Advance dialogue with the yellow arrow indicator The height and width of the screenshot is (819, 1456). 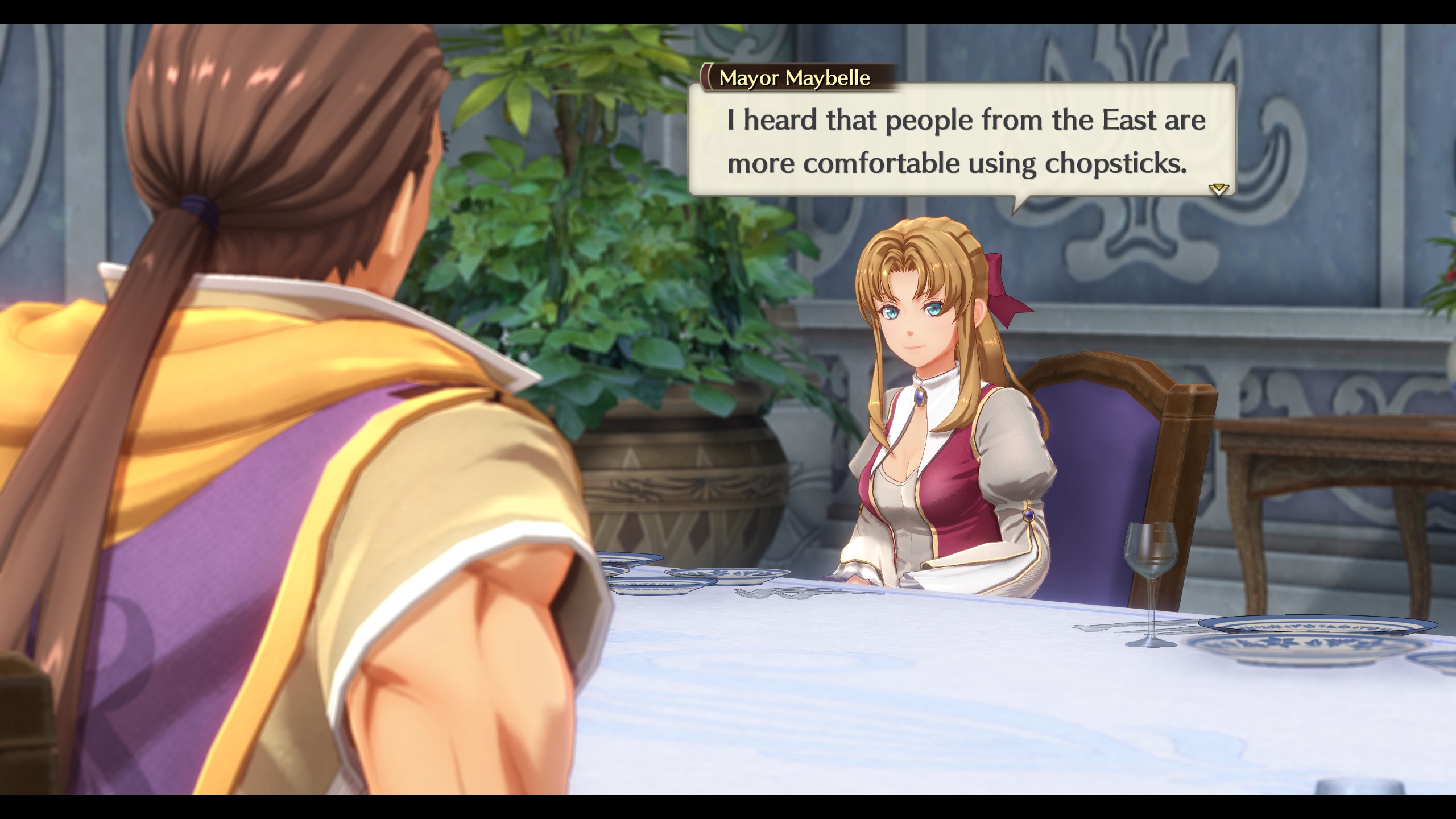1218,189
